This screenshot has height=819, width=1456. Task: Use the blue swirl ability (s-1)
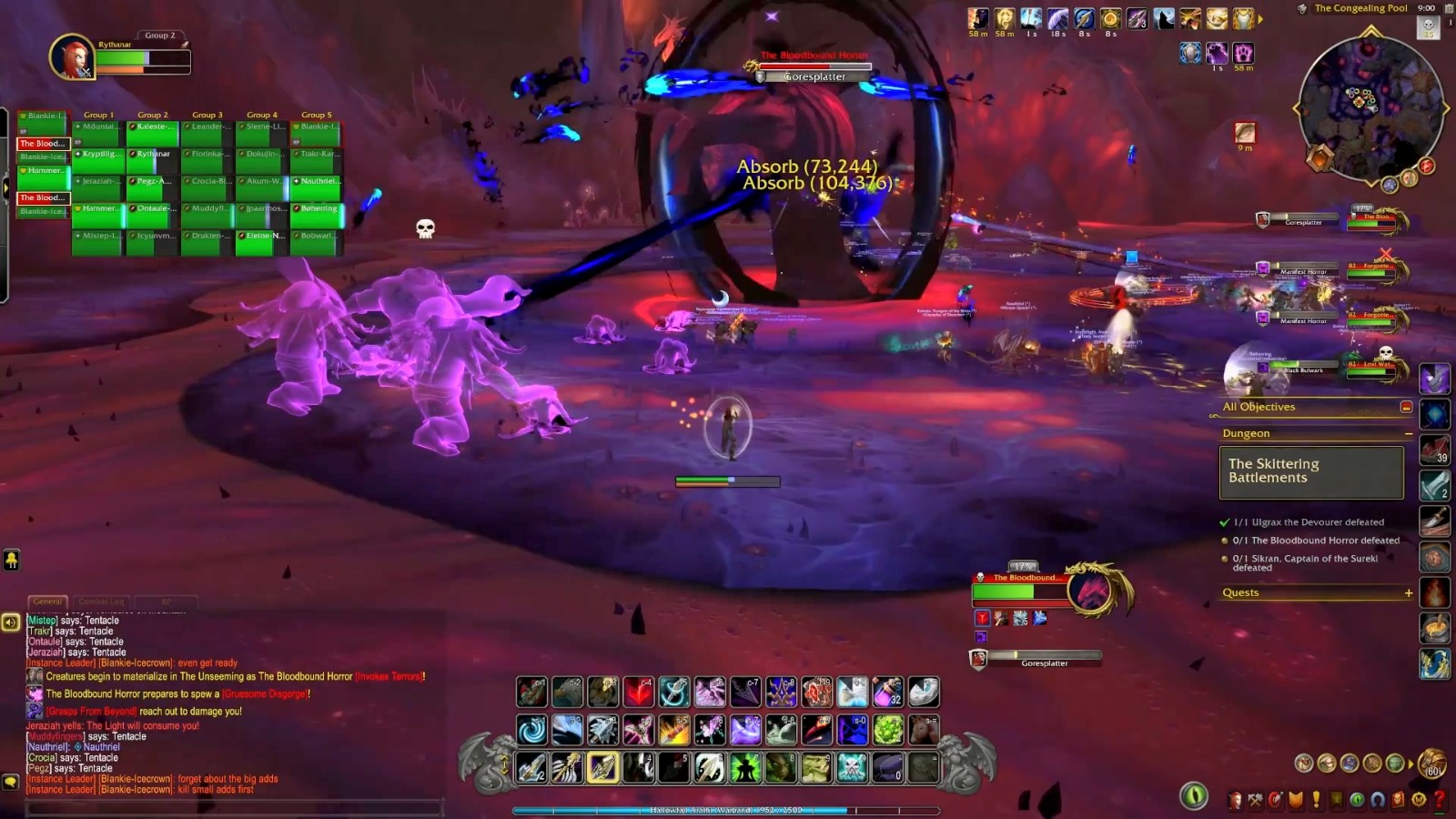(532, 729)
